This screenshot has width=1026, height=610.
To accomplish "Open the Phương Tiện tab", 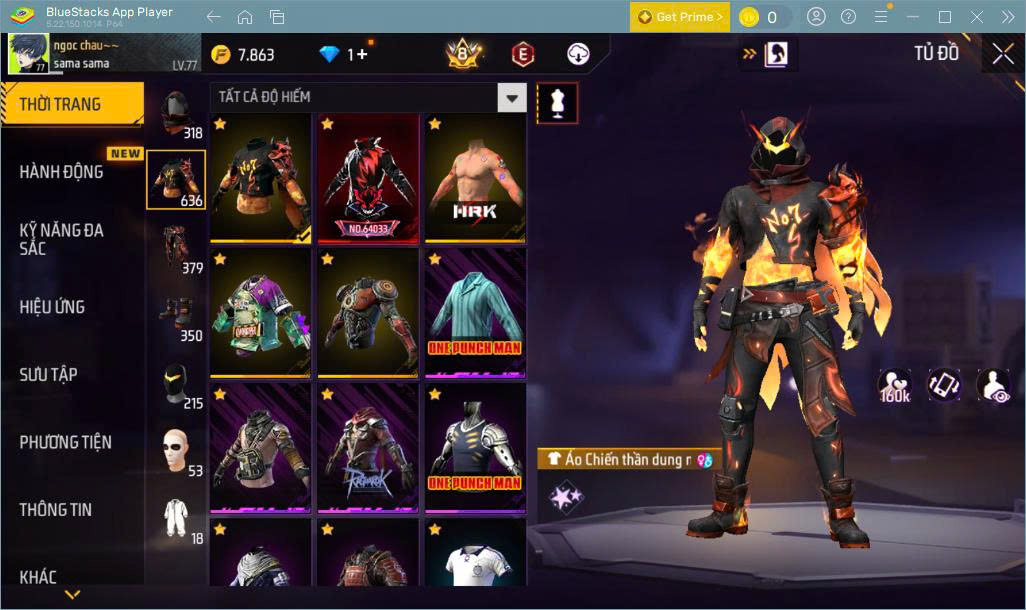I will click(65, 442).
